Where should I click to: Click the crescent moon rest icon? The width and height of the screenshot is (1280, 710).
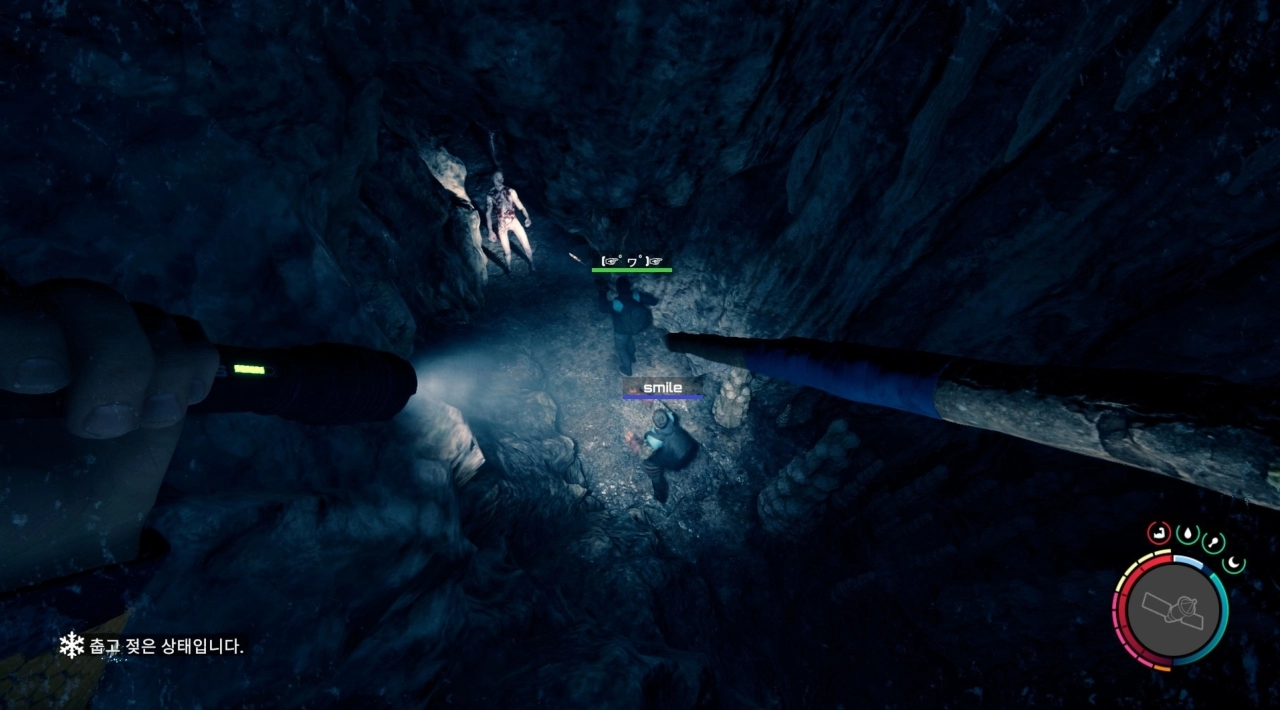(x=1236, y=563)
